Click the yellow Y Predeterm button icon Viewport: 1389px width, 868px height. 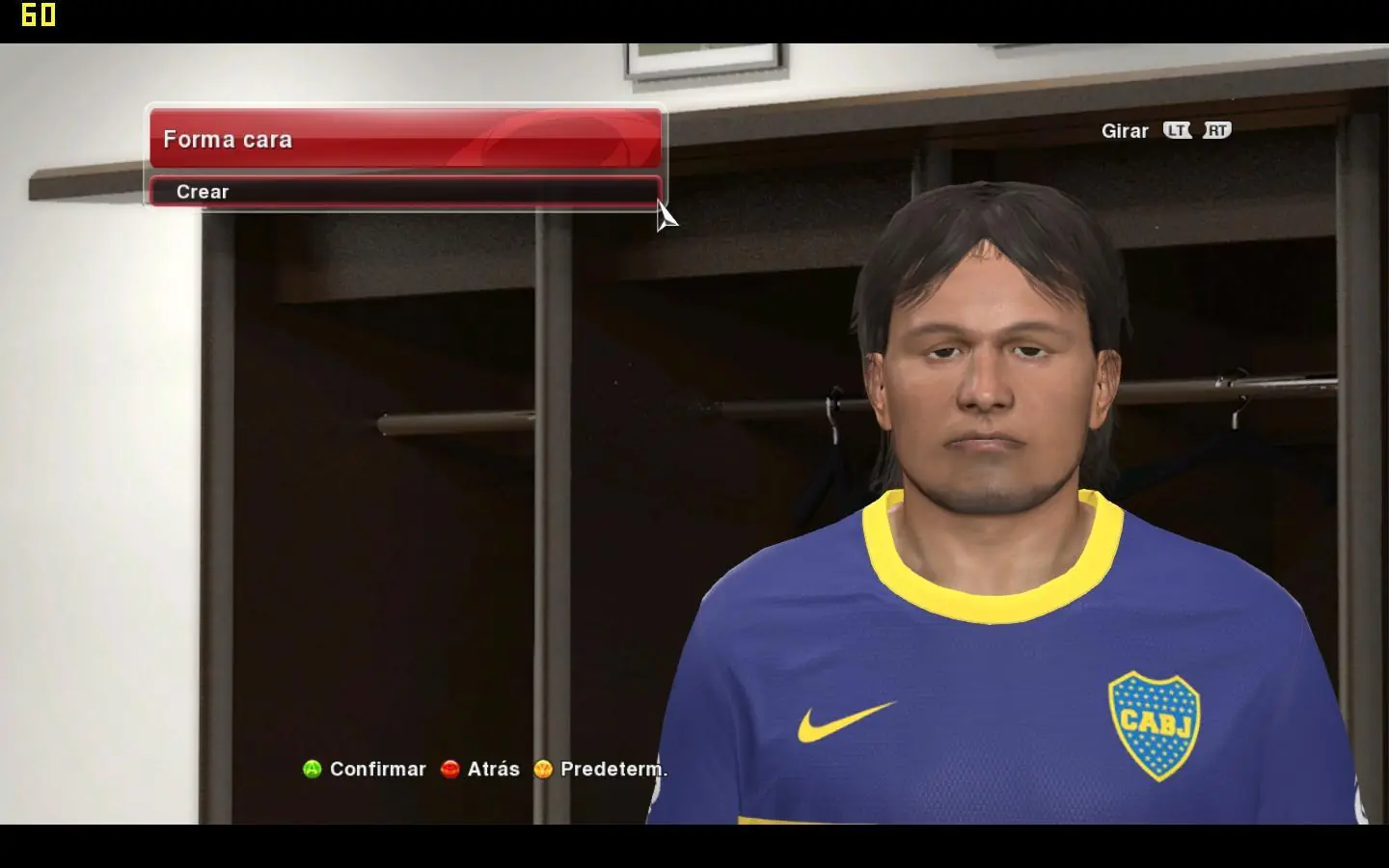tap(543, 770)
